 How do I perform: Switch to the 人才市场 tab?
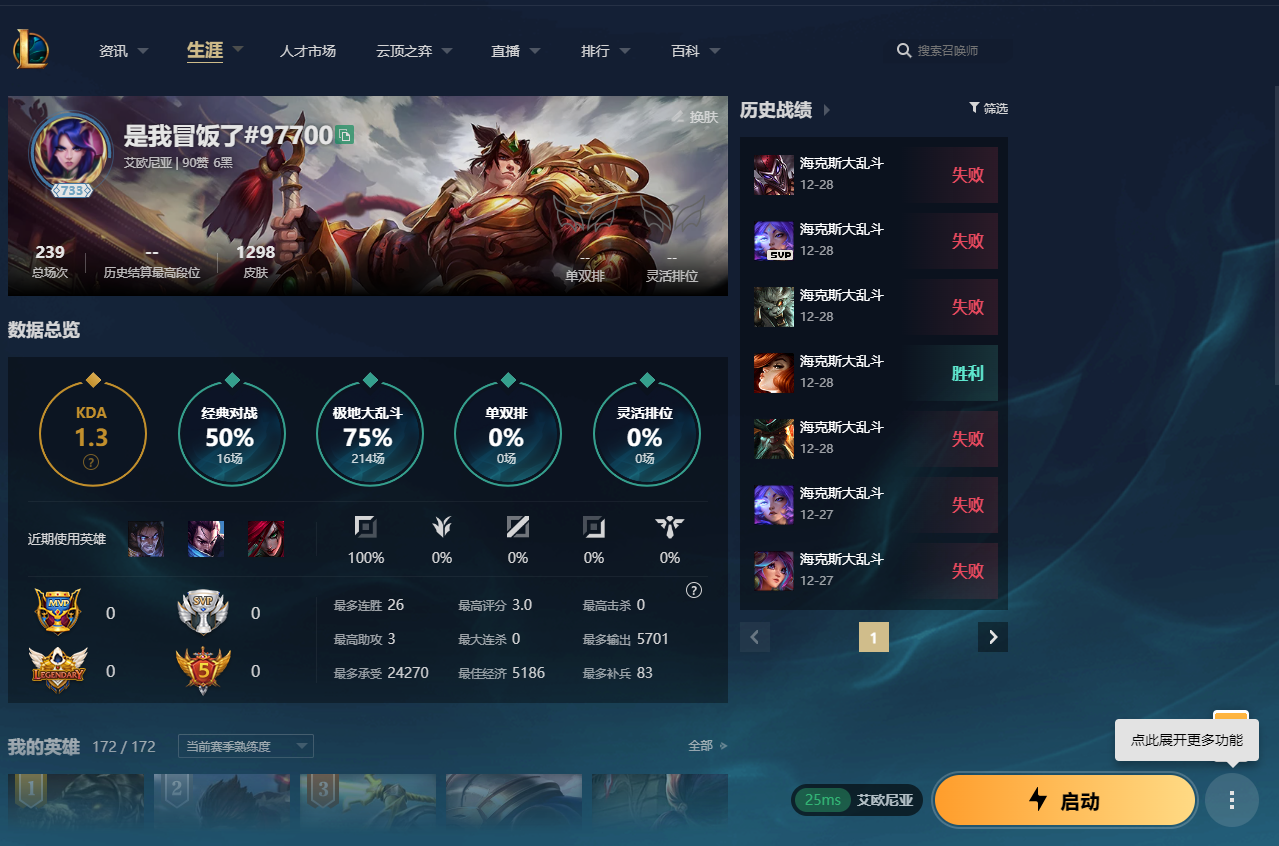307,51
